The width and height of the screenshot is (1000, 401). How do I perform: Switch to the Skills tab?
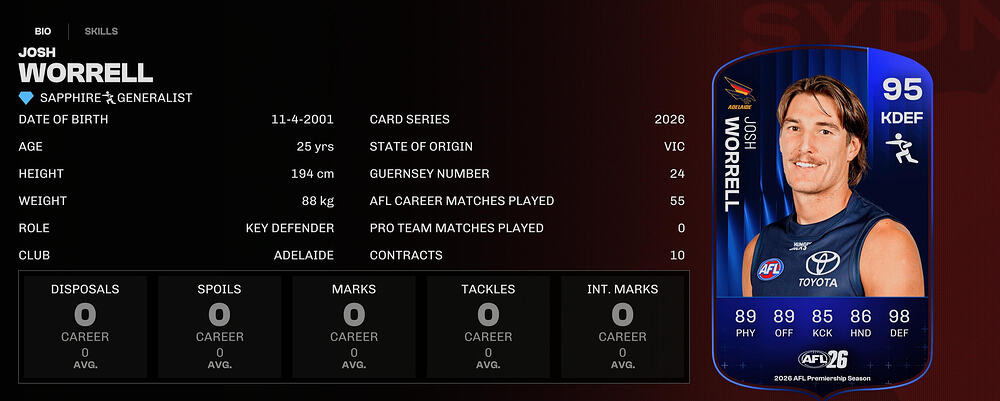click(101, 31)
